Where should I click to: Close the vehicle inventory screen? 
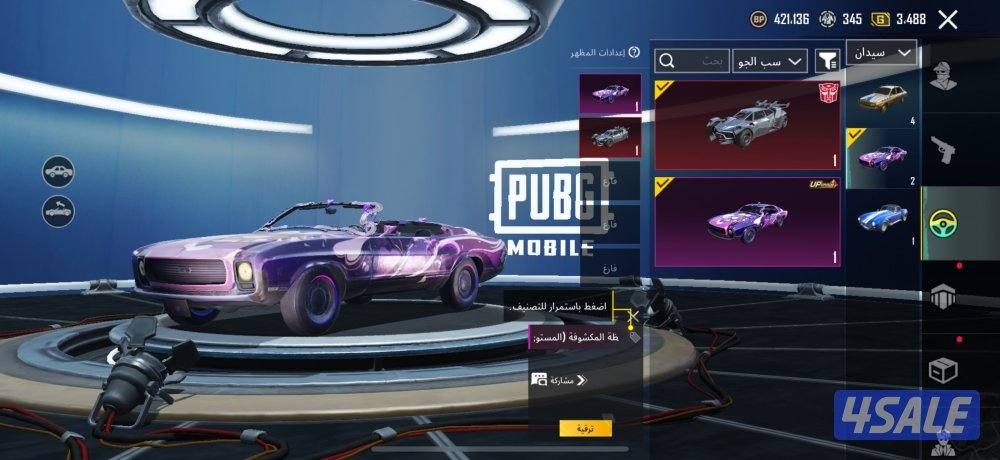coord(976,19)
